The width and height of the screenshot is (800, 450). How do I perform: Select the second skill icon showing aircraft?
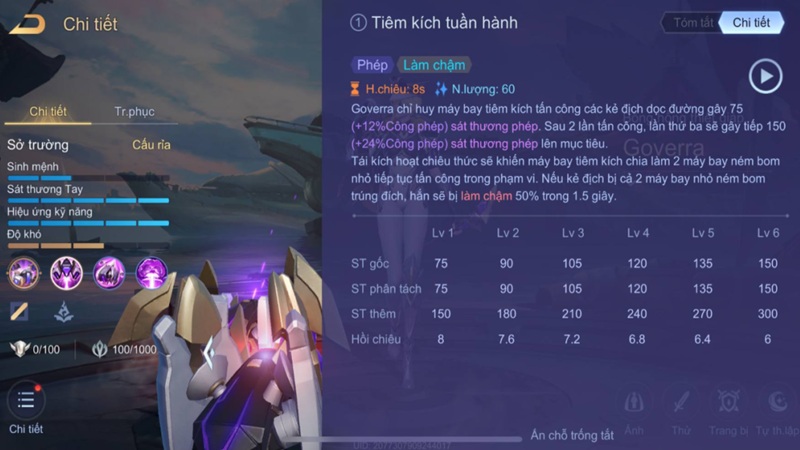pos(67,271)
